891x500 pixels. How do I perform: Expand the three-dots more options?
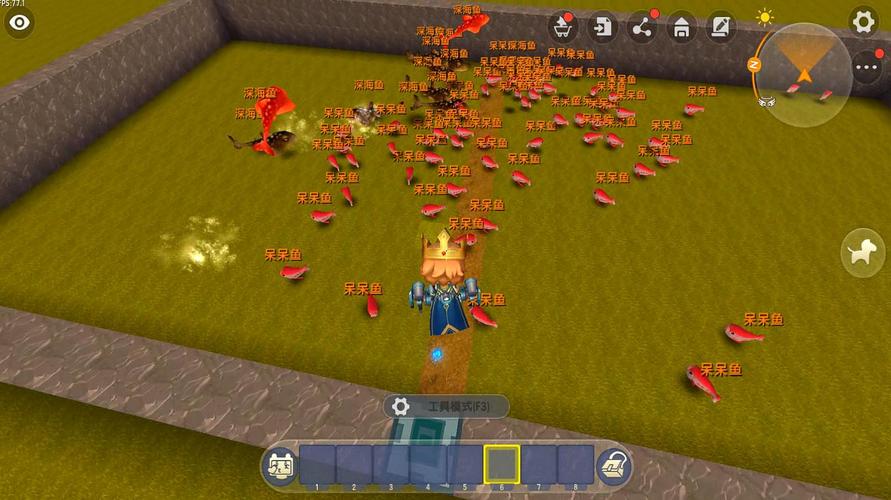[866, 66]
